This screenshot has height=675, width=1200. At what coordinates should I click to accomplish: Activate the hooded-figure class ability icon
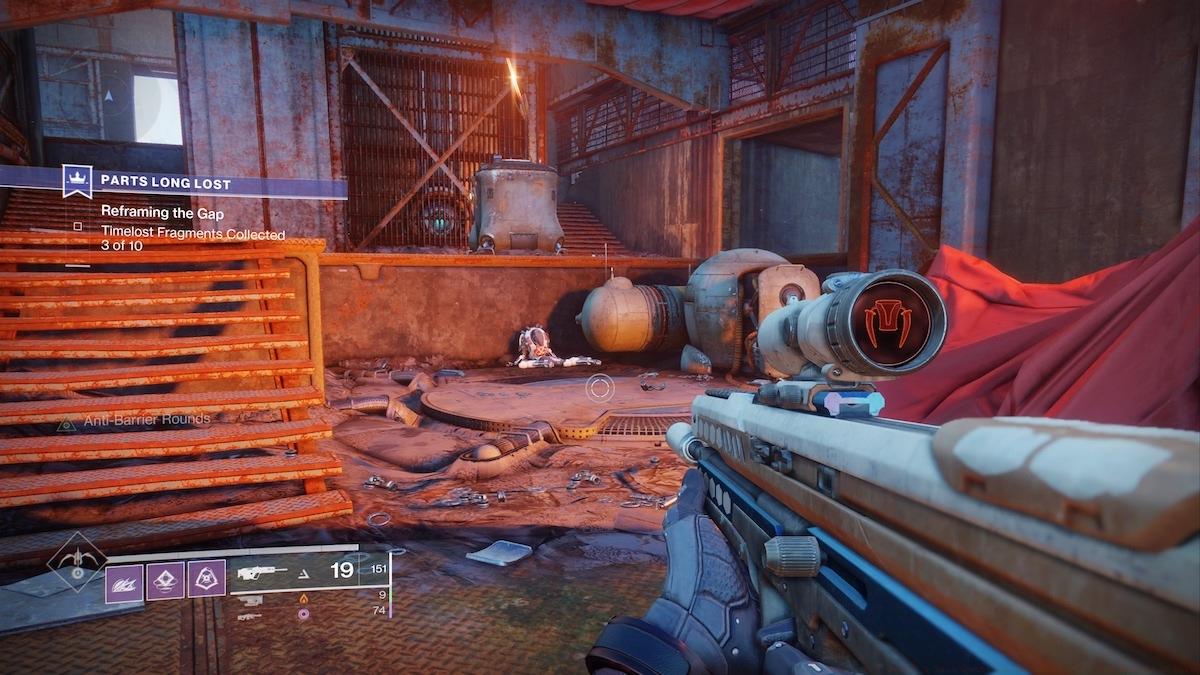pos(206,579)
